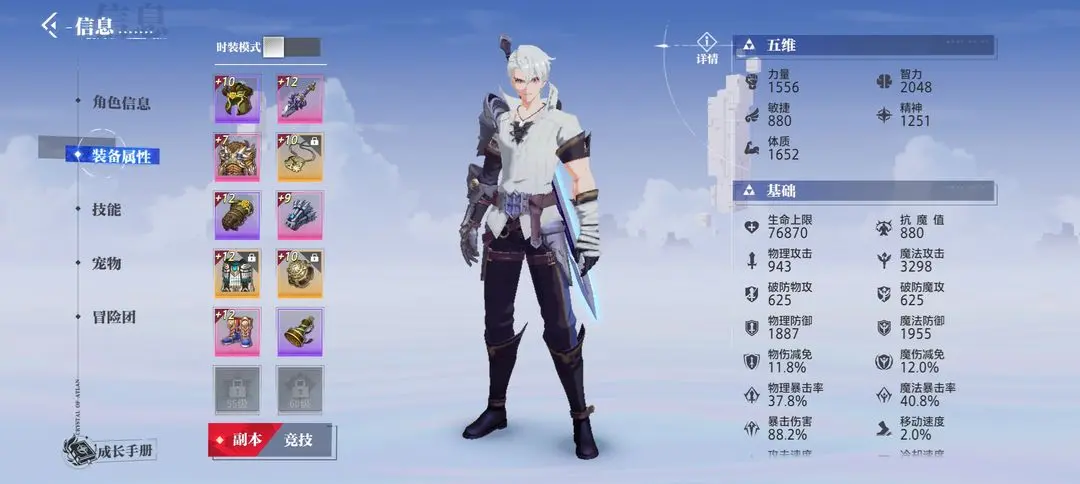Select the +10 round golden ring slot
This screenshot has height=484, width=1080.
(x=299, y=273)
